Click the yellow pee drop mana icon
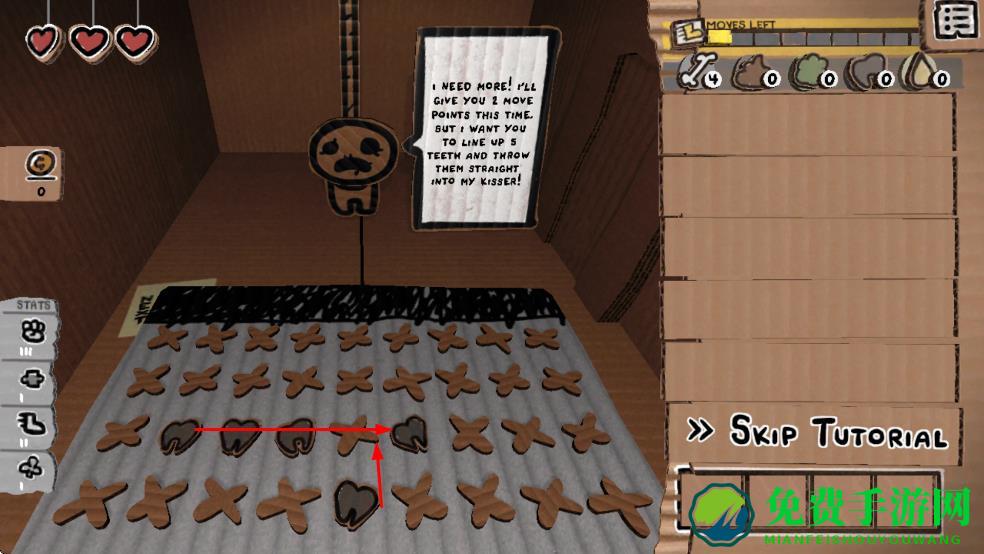The height and width of the screenshot is (554, 984). pyautogui.click(x=922, y=73)
